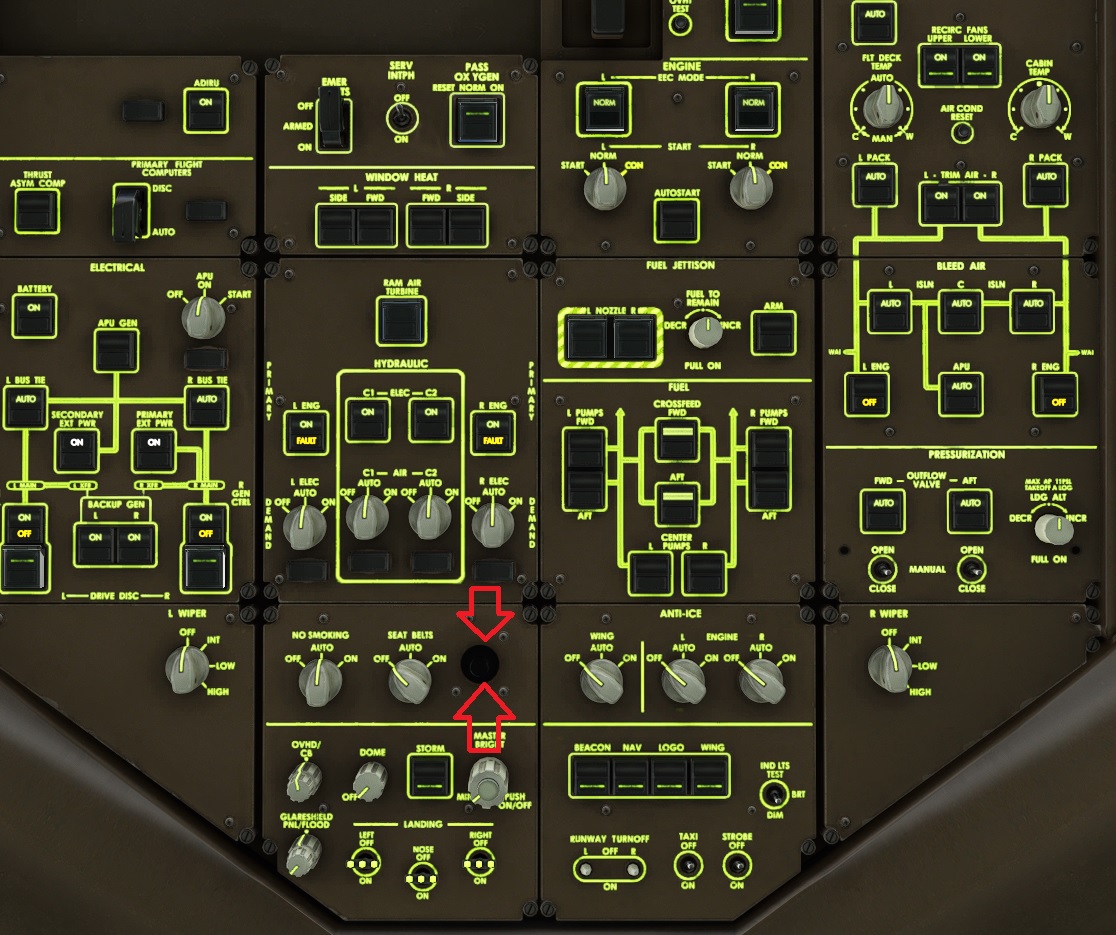This screenshot has height=935, width=1116.
Task: Open the CROSSFEED FWD valve button
Action: point(677,439)
